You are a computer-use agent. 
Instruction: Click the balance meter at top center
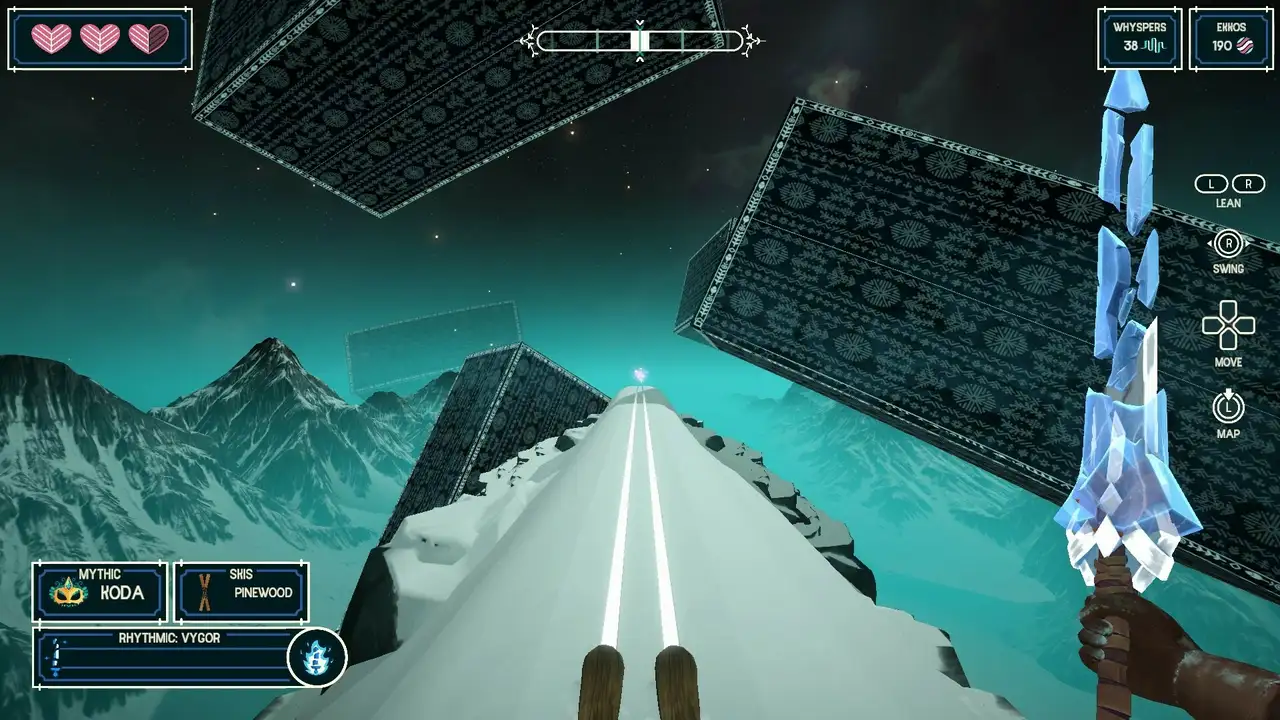pyautogui.click(x=638, y=42)
